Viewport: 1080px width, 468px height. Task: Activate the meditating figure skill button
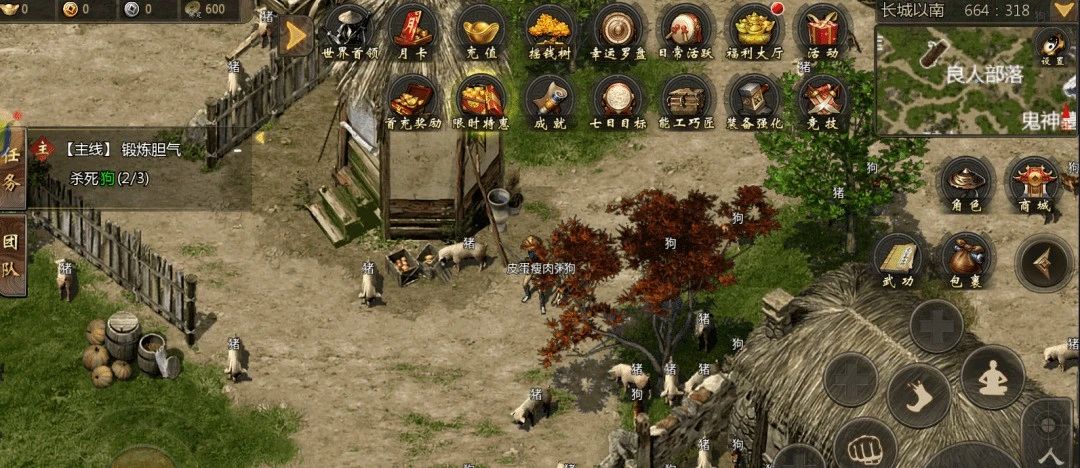991,376
